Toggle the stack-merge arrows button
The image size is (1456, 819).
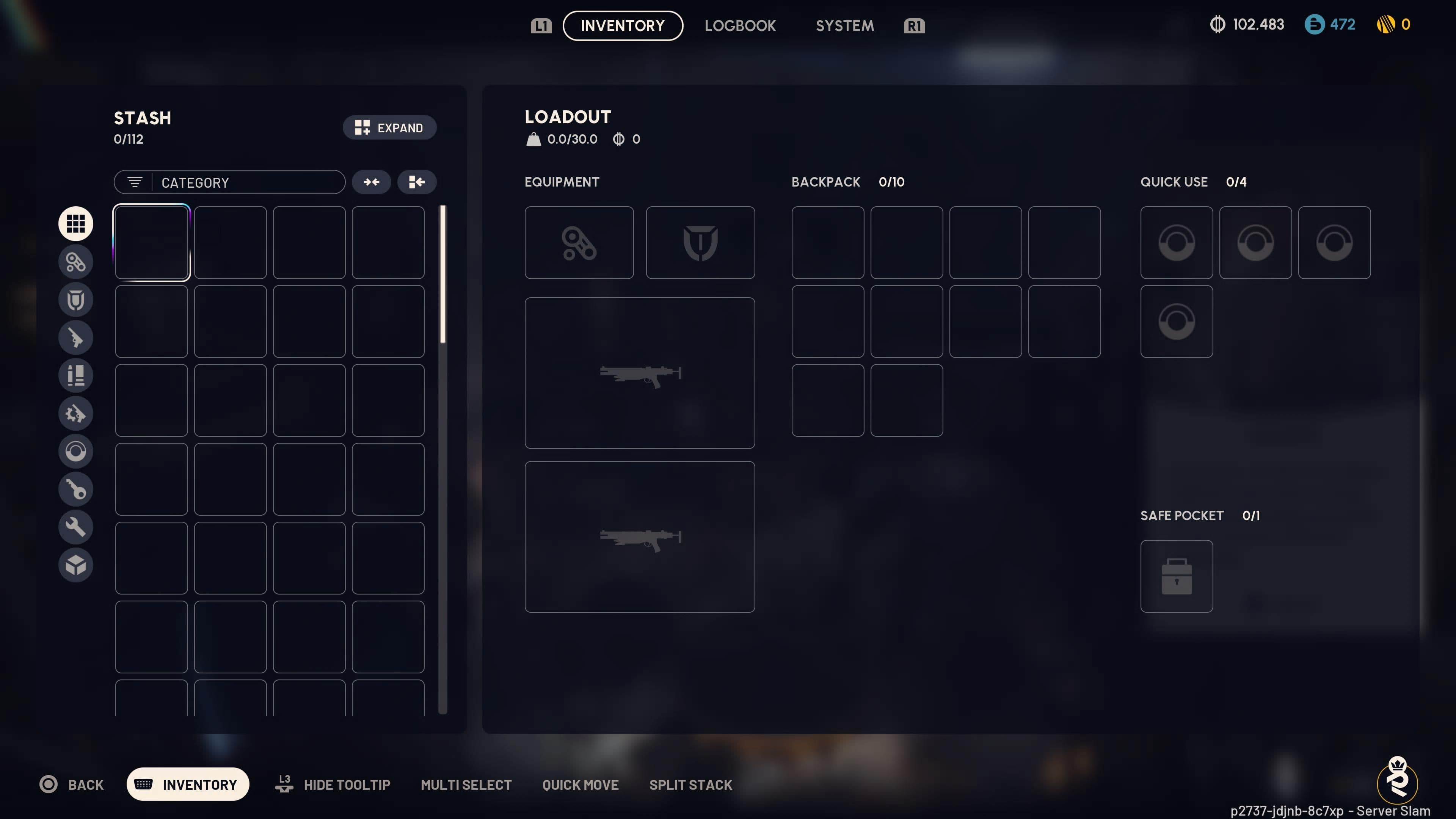click(x=371, y=182)
